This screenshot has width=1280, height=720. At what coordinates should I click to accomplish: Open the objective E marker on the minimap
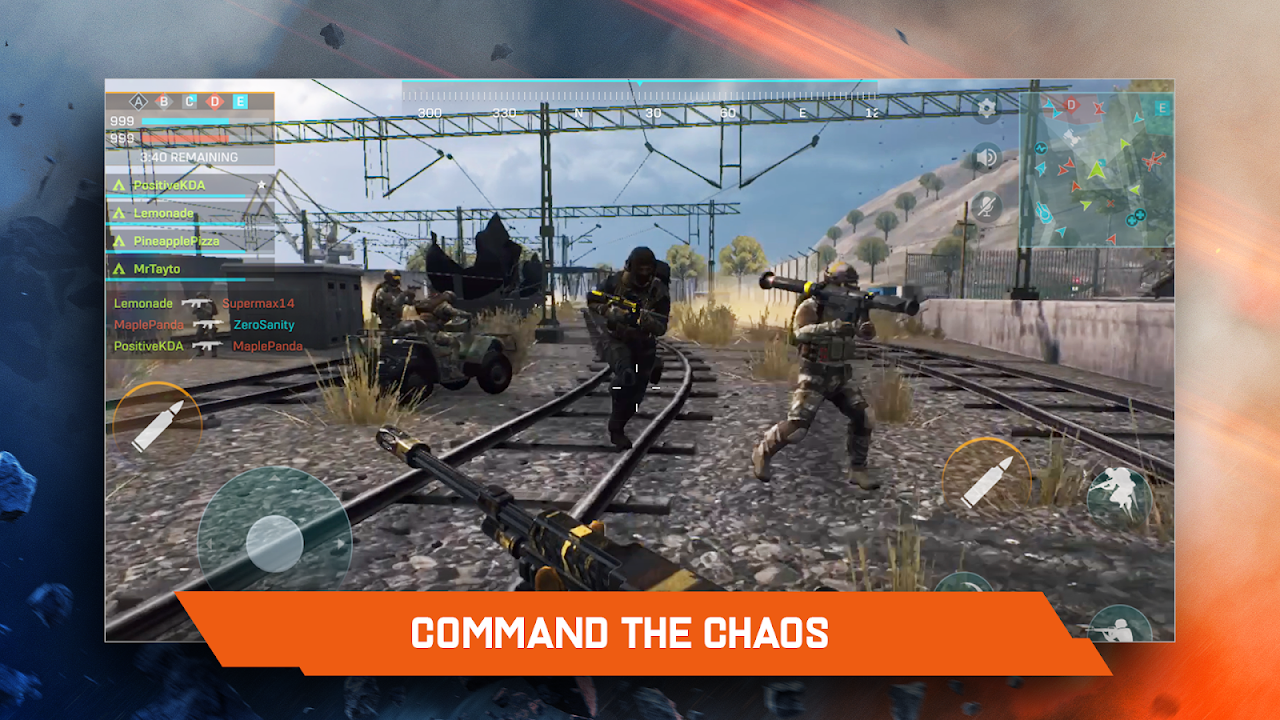(1161, 108)
